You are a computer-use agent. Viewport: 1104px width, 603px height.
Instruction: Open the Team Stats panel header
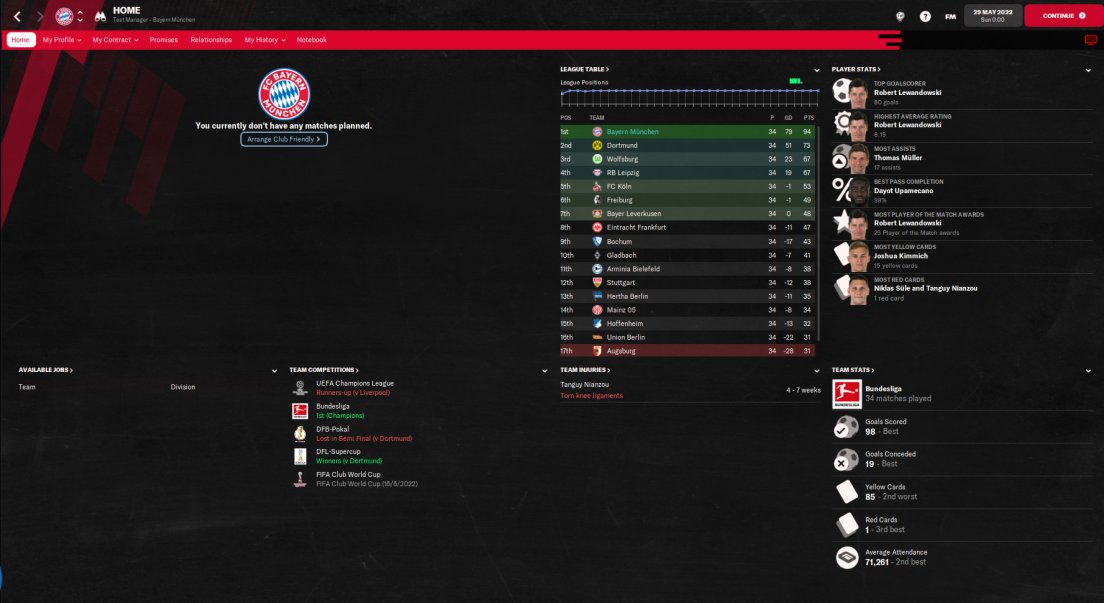tap(853, 370)
